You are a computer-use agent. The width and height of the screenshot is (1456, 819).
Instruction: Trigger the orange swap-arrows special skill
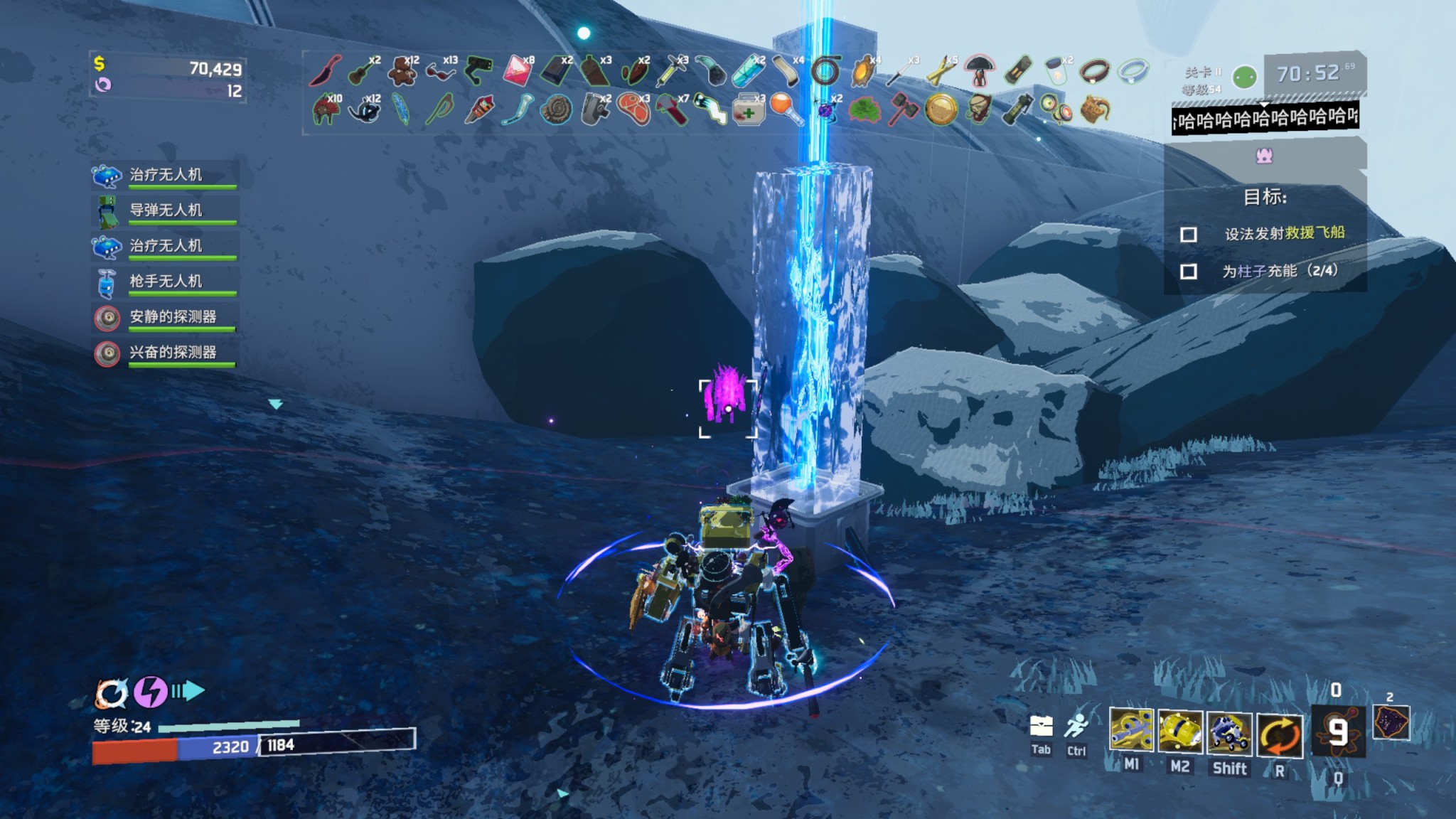(x=1279, y=734)
